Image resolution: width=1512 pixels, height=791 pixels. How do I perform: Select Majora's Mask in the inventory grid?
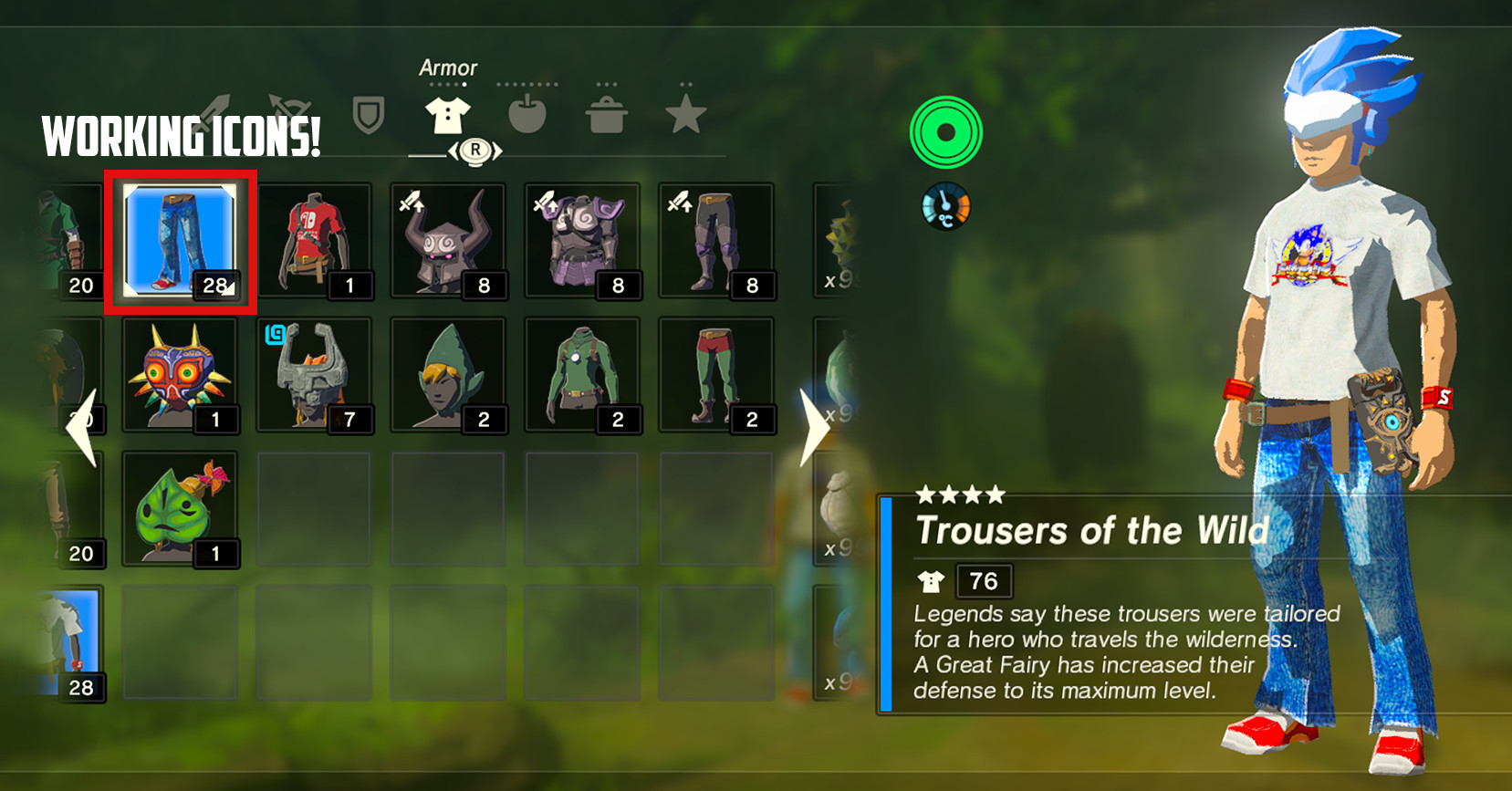pyautogui.click(x=181, y=372)
